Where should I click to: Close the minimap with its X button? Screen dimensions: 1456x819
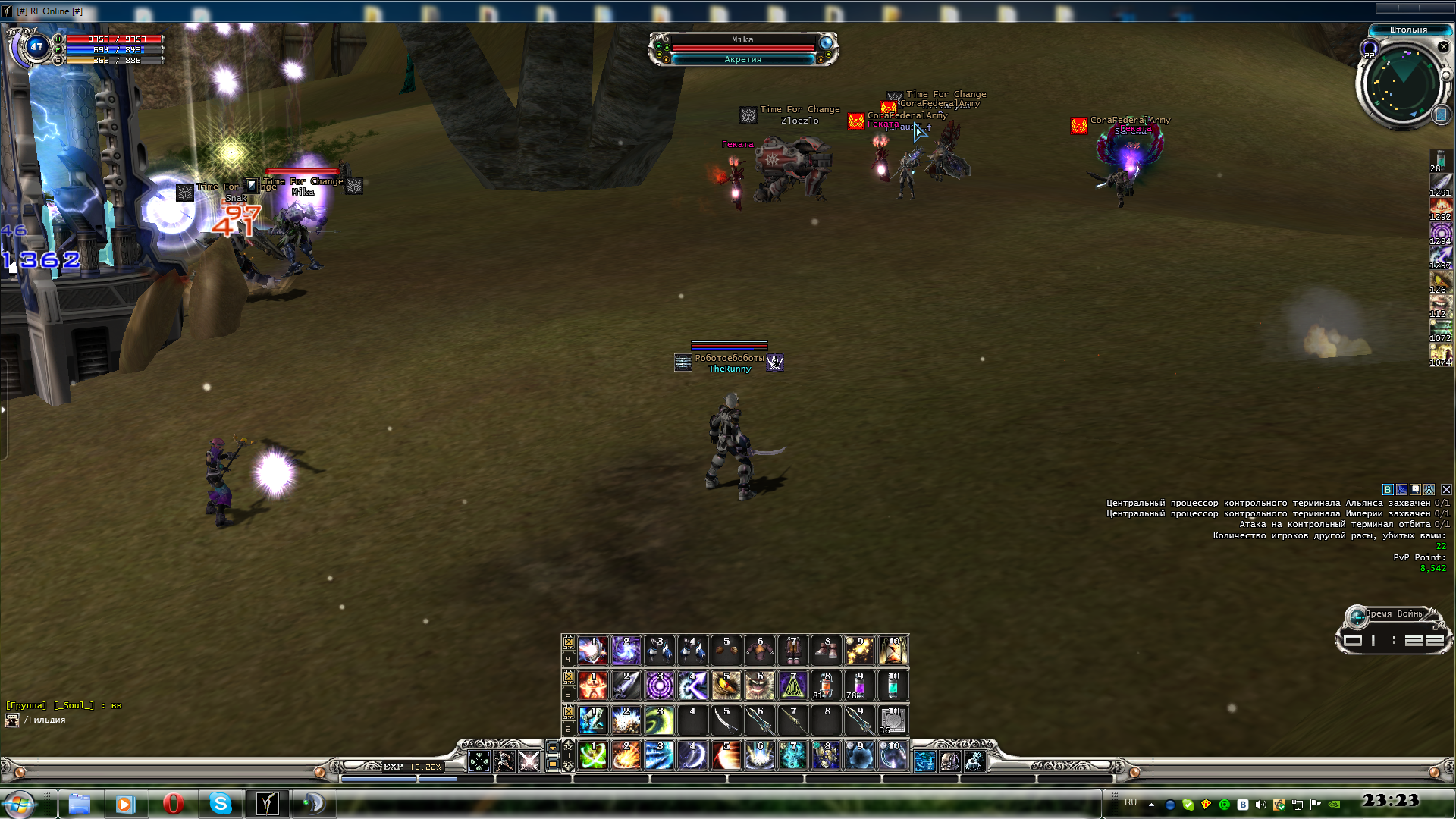pos(1443,47)
